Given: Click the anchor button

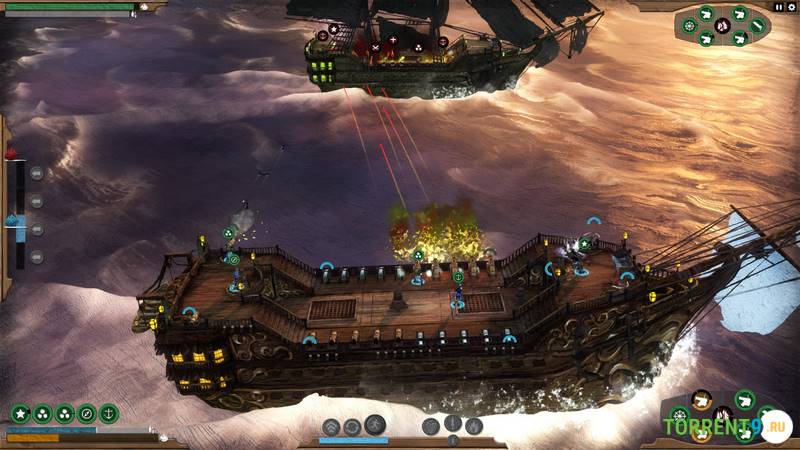Looking at the screenshot, I should click(109, 413).
